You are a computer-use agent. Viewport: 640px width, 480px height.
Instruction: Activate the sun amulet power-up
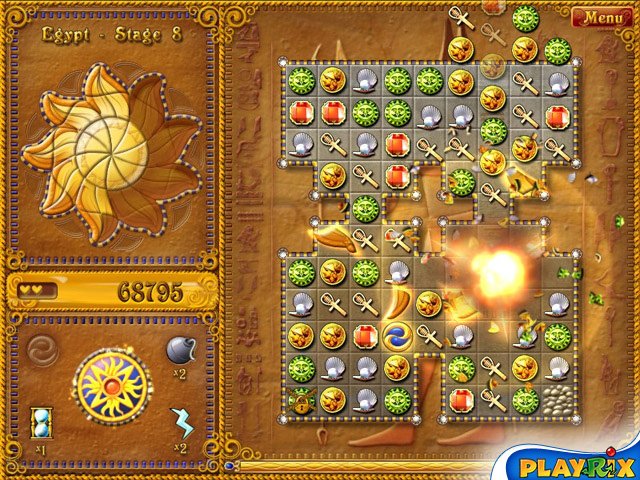coord(112,385)
